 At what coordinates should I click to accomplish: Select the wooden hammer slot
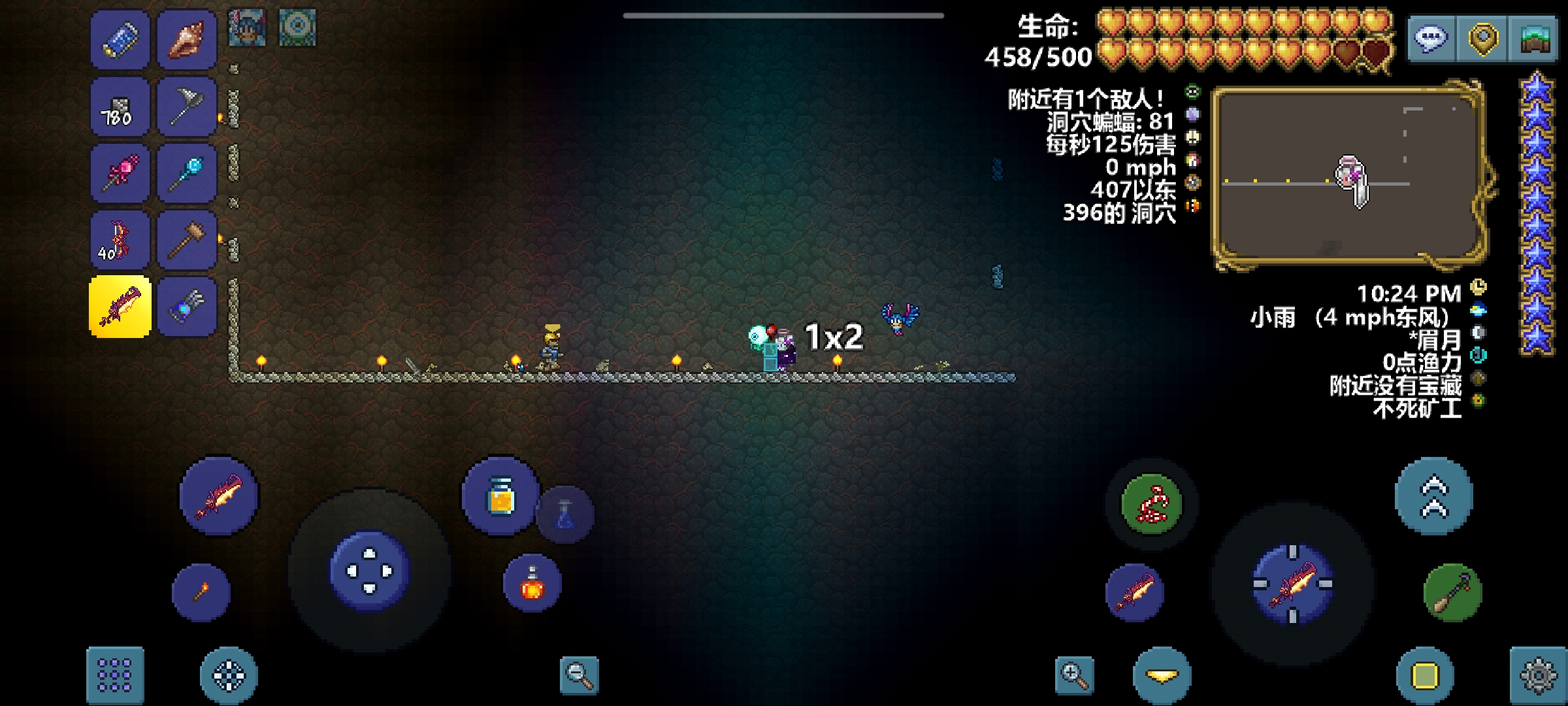(x=187, y=241)
